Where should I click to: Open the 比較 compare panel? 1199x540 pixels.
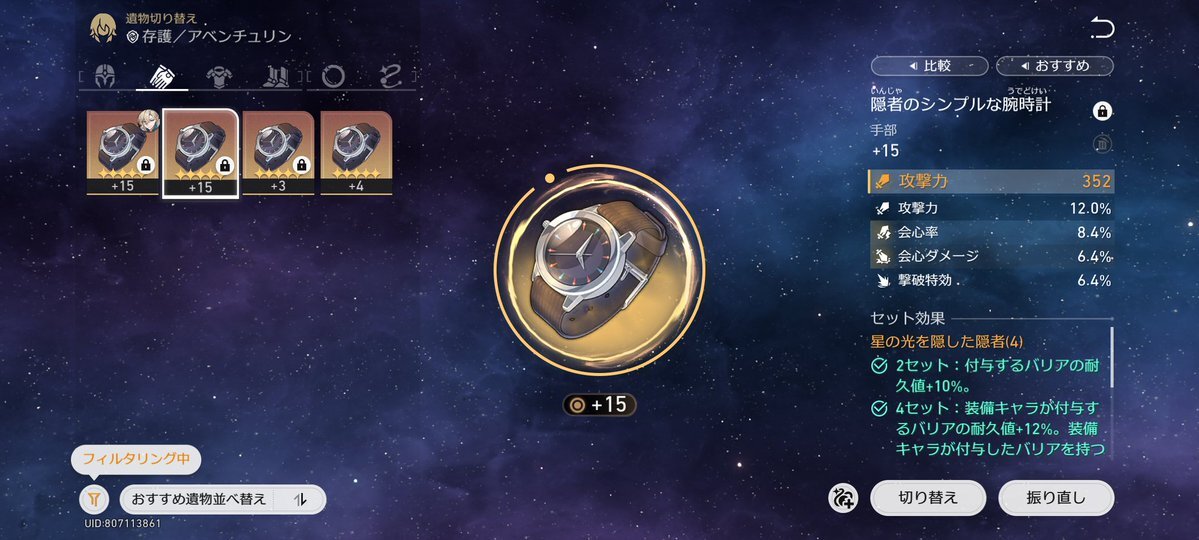point(929,66)
